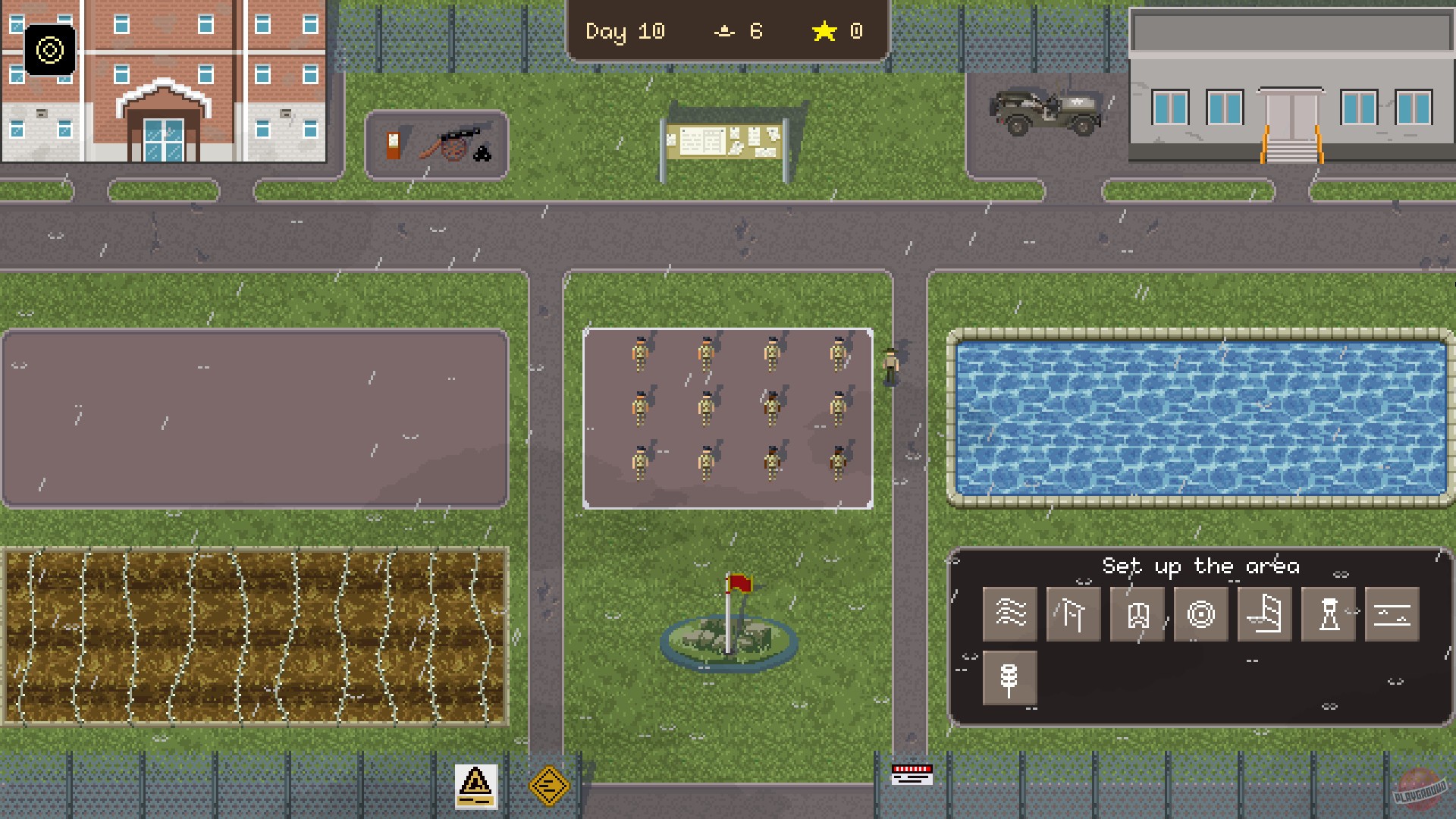Select the ground hurdles setup icon

(x=1391, y=614)
